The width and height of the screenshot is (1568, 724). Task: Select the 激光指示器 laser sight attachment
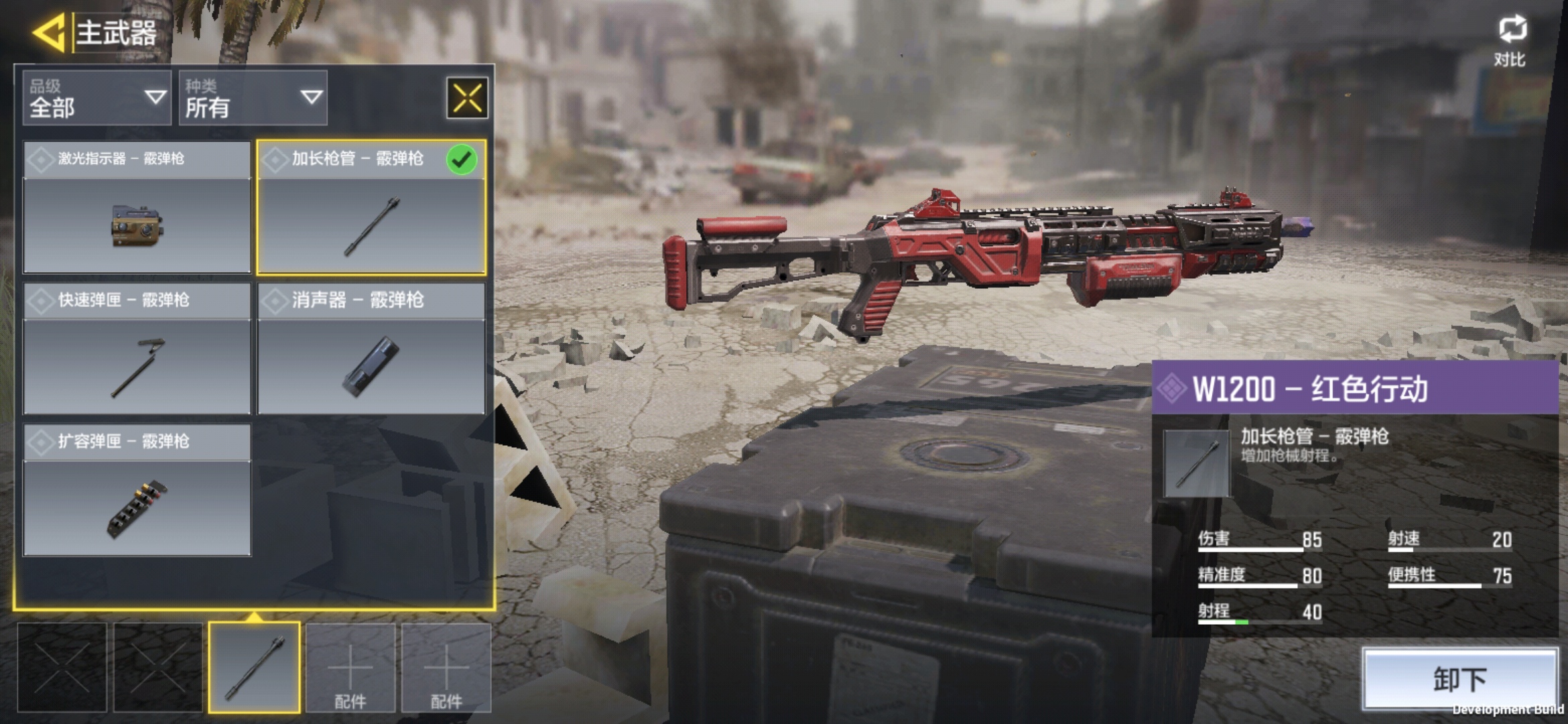pyautogui.click(x=137, y=207)
